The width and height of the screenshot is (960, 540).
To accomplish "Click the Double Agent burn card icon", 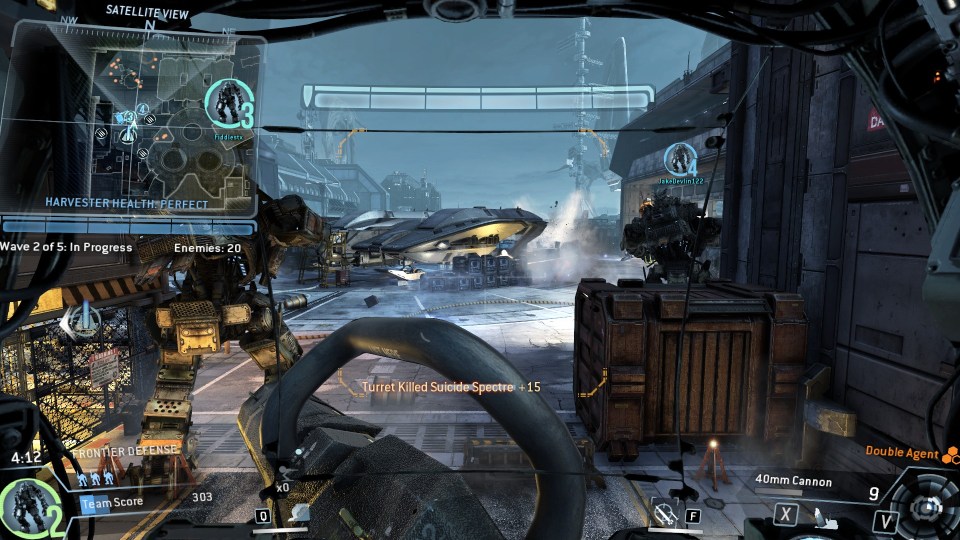I will click(950, 454).
